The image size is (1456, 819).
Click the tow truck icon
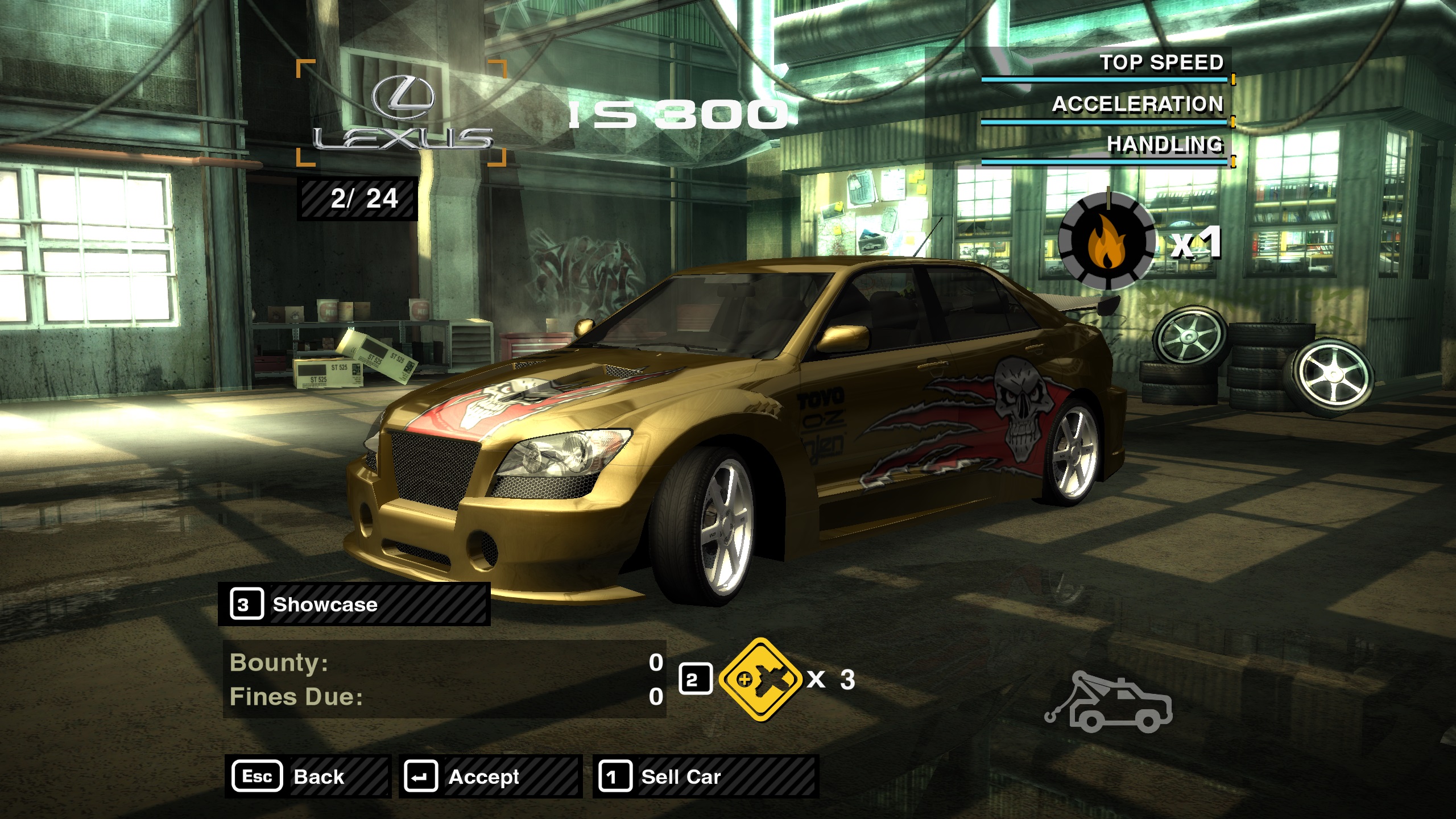[1108, 703]
